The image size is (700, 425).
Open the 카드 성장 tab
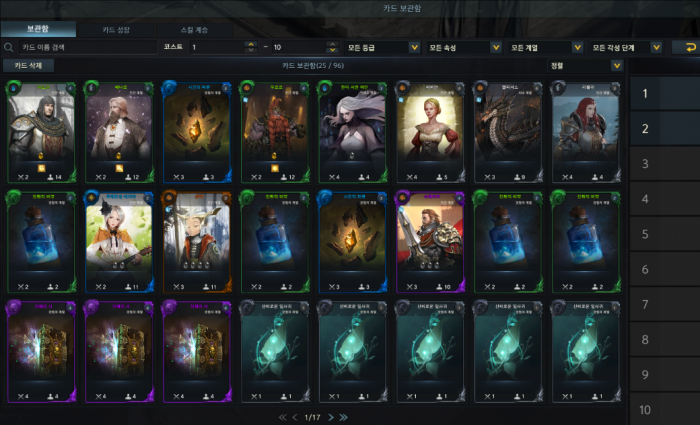[115, 29]
